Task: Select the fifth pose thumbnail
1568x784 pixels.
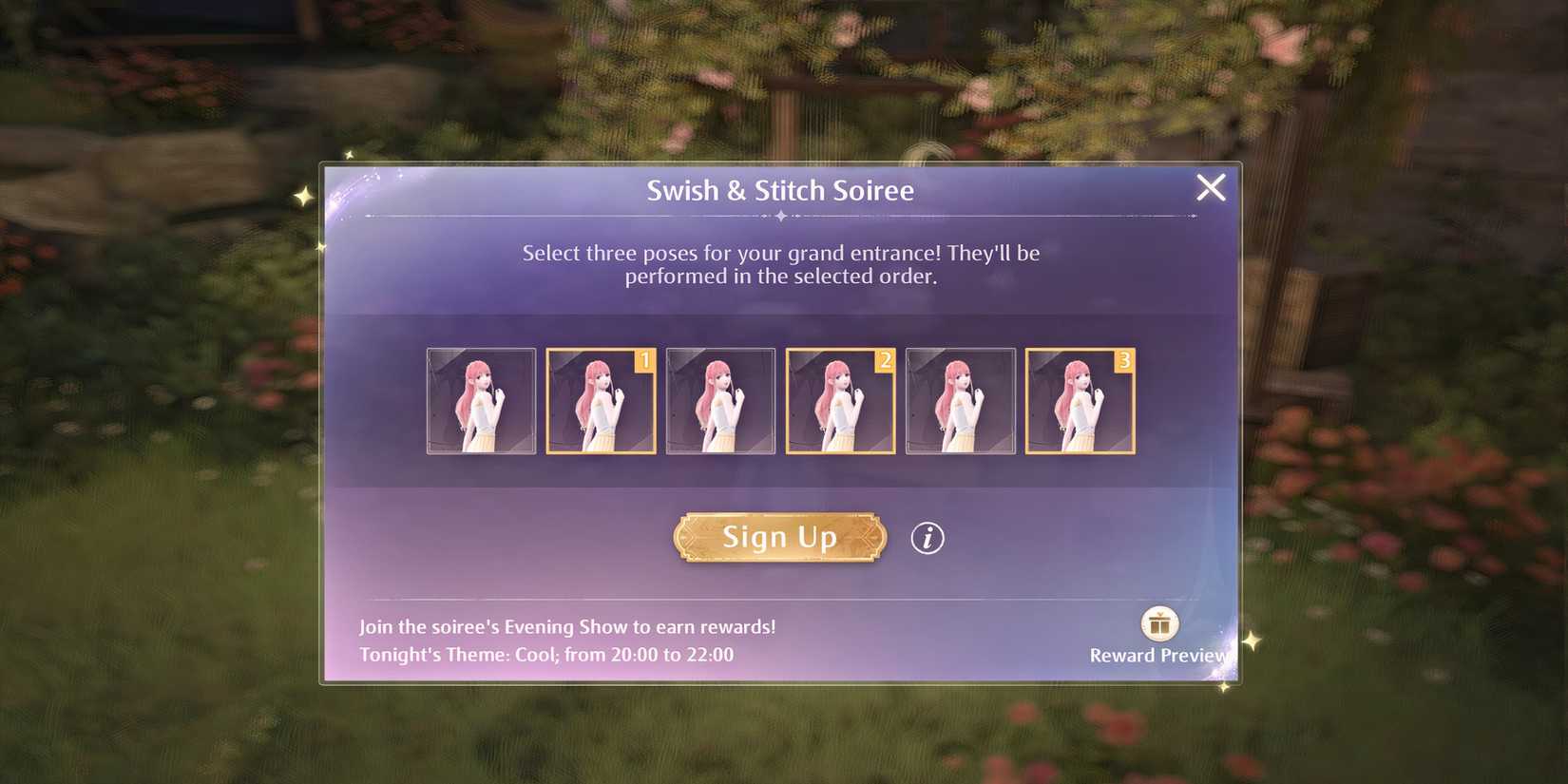Action: coord(960,401)
